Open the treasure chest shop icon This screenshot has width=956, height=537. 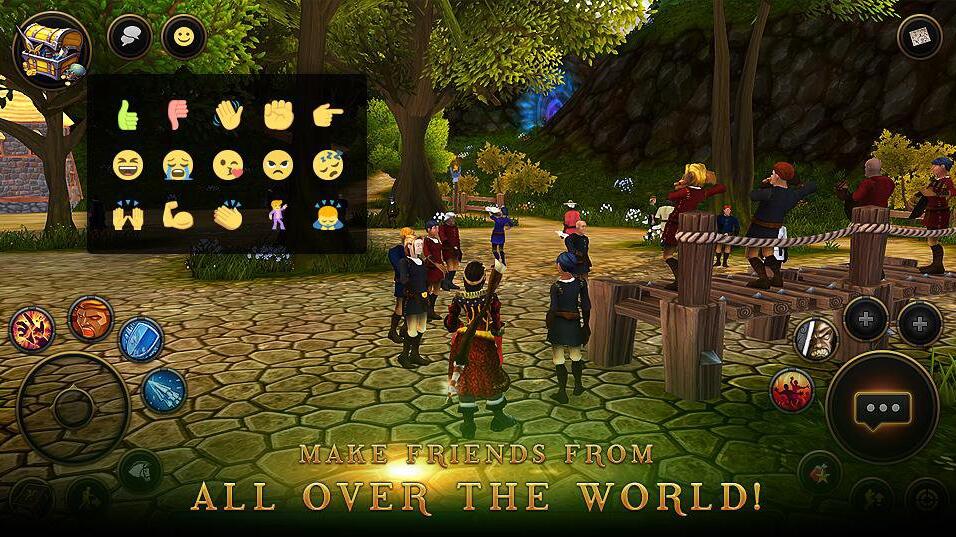tap(50, 47)
